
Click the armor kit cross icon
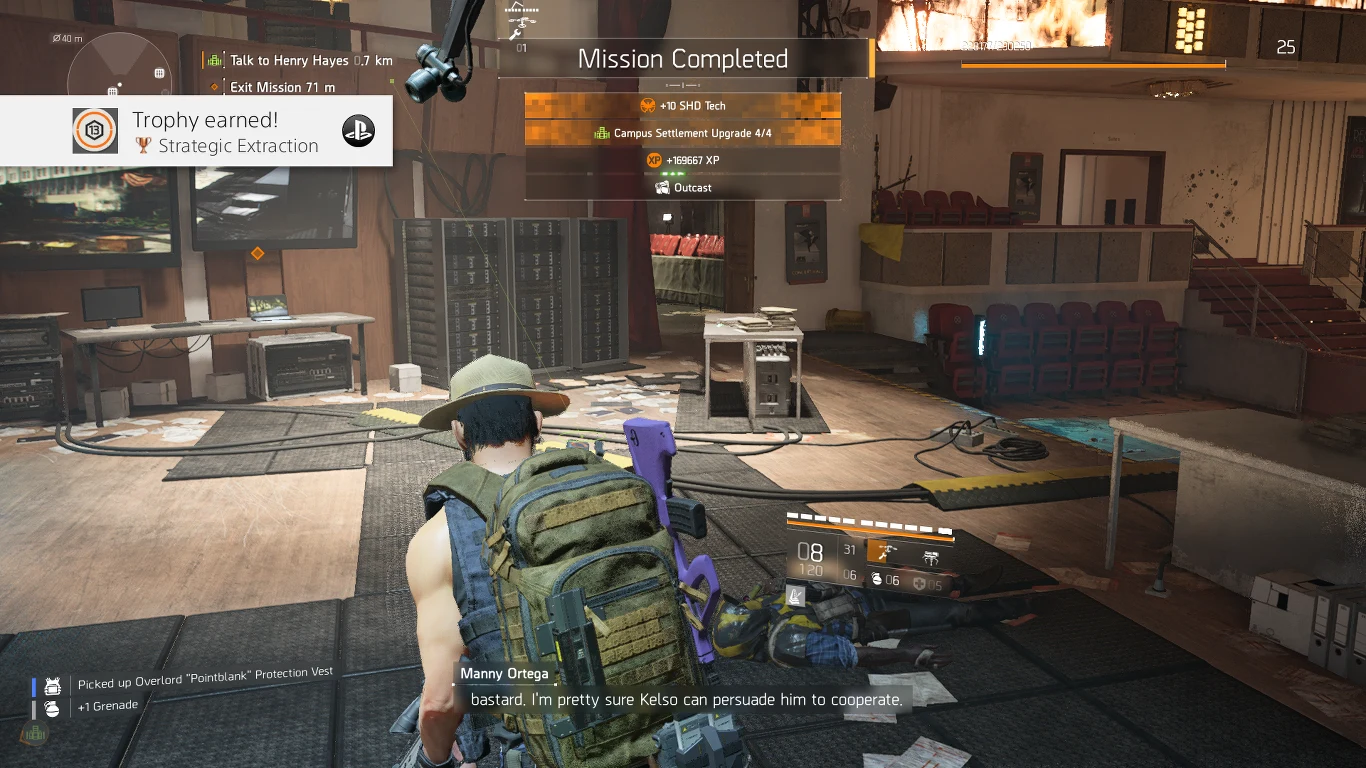tap(919, 582)
